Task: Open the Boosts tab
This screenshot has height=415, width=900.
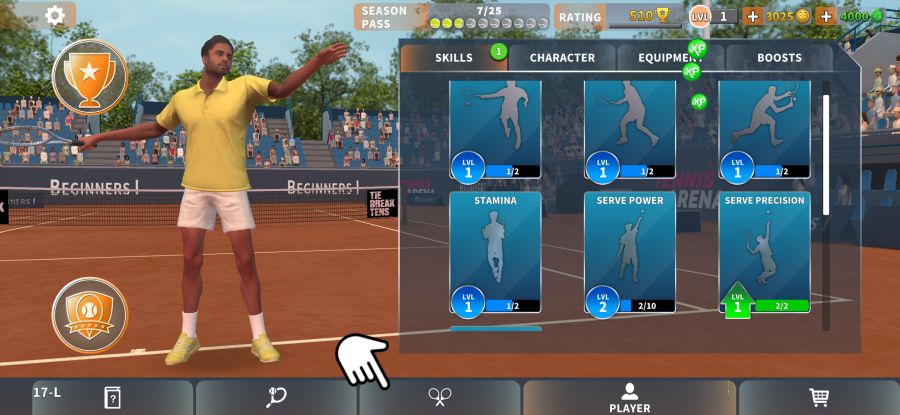Action: pyautogui.click(x=779, y=58)
